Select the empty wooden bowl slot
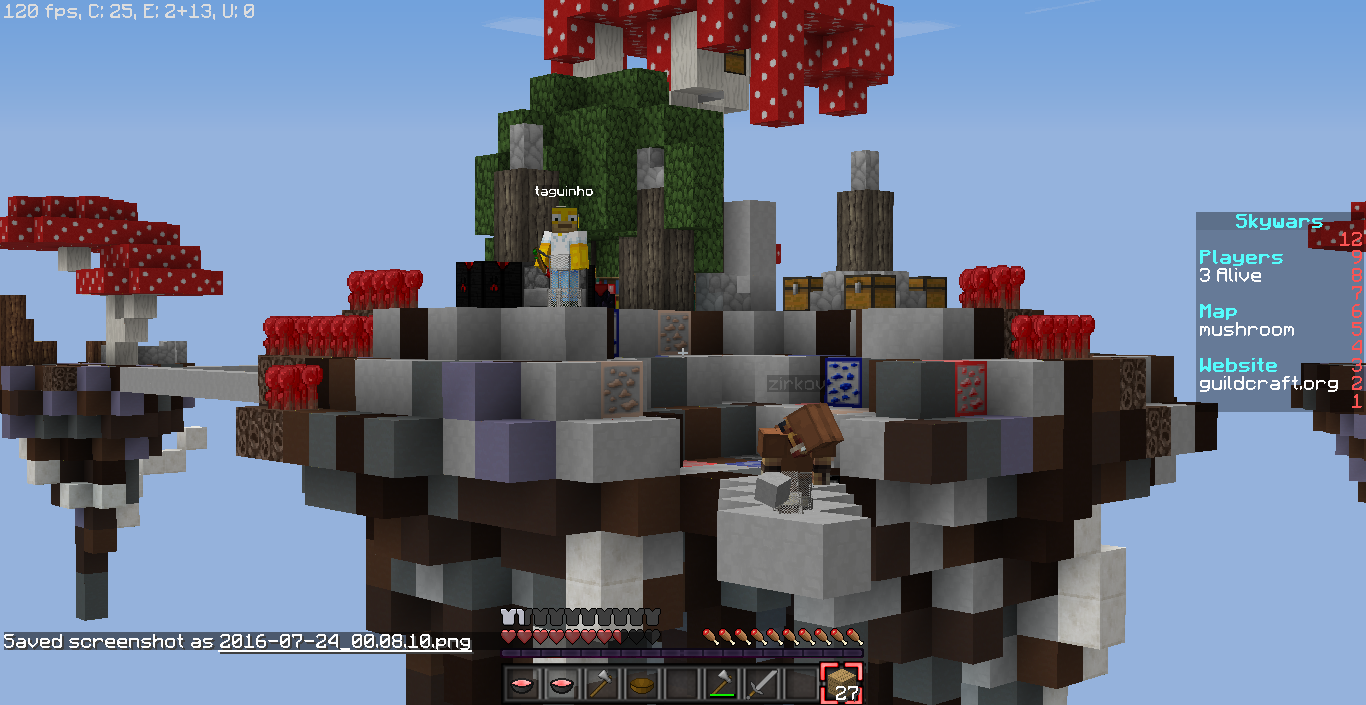The image size is (1366, 705). coord(641,684)
